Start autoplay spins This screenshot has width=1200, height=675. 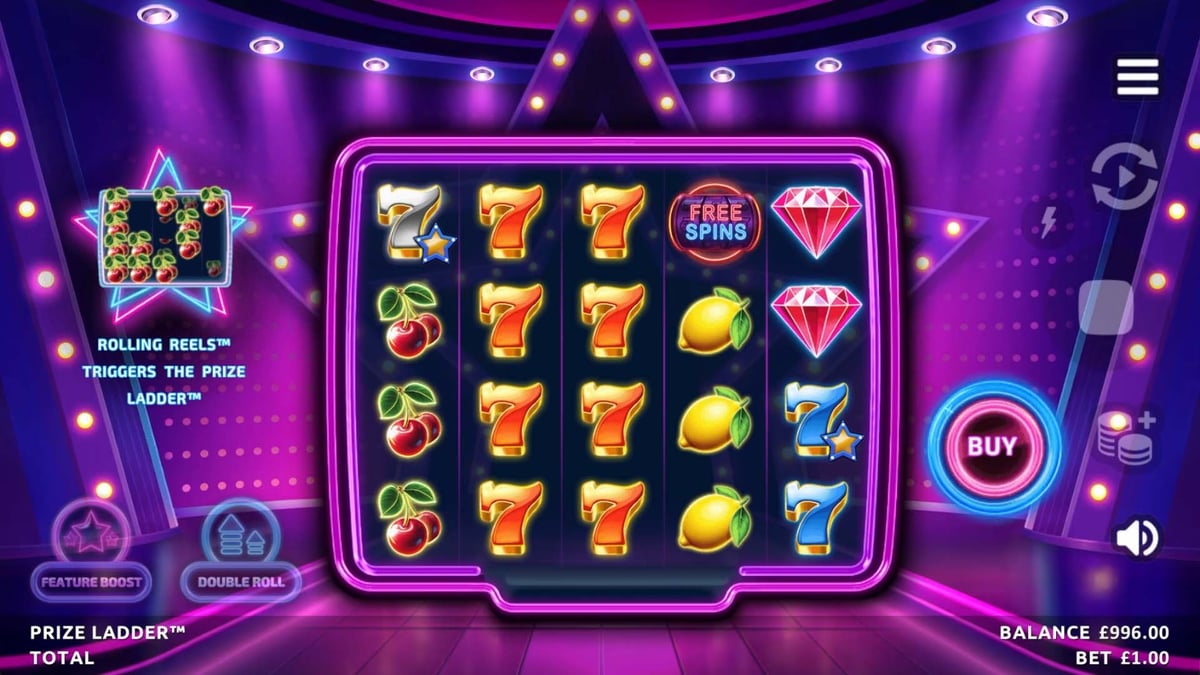tap(1124, 177)
